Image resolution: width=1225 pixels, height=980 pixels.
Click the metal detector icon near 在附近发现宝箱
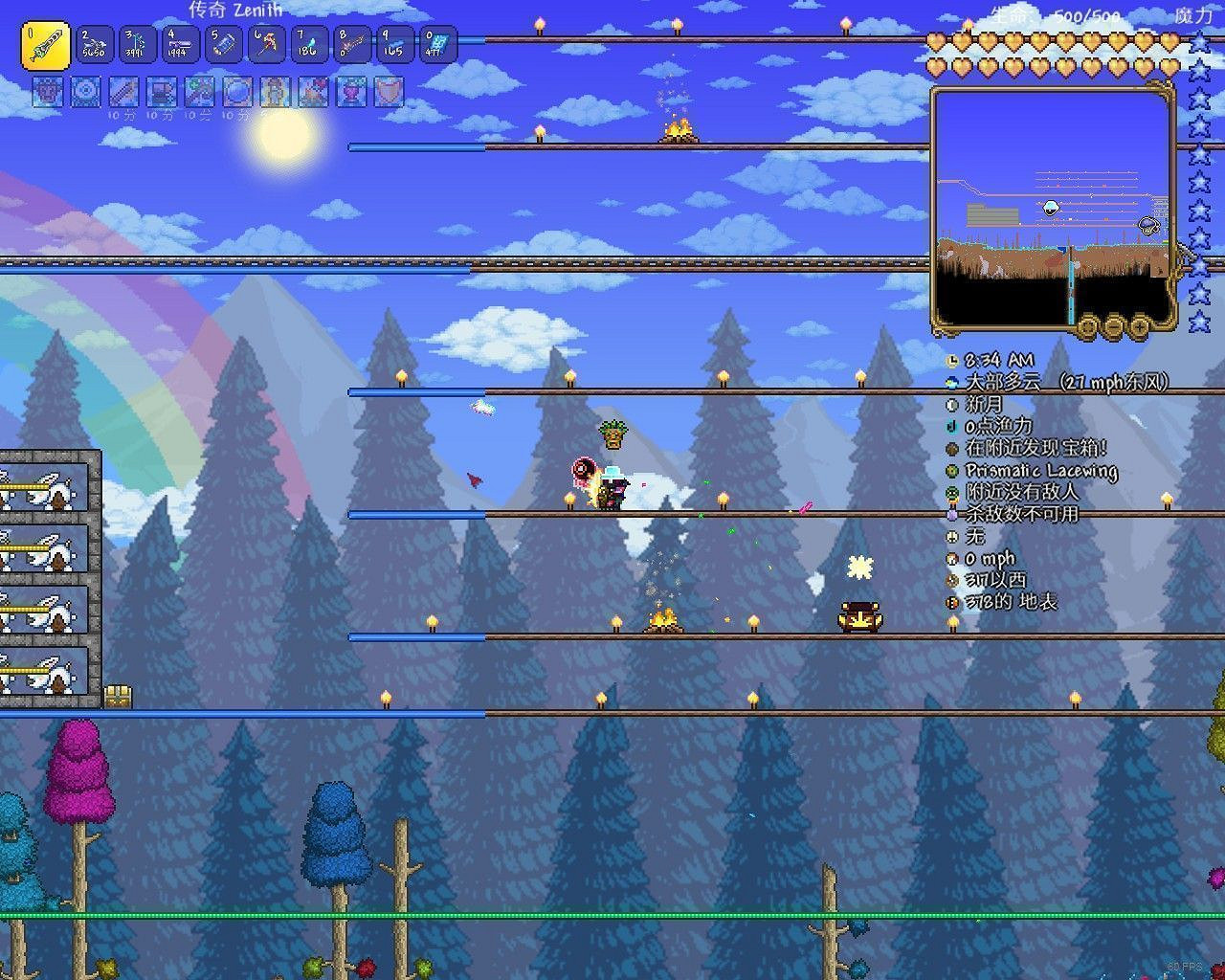click(x=952, y=448)
